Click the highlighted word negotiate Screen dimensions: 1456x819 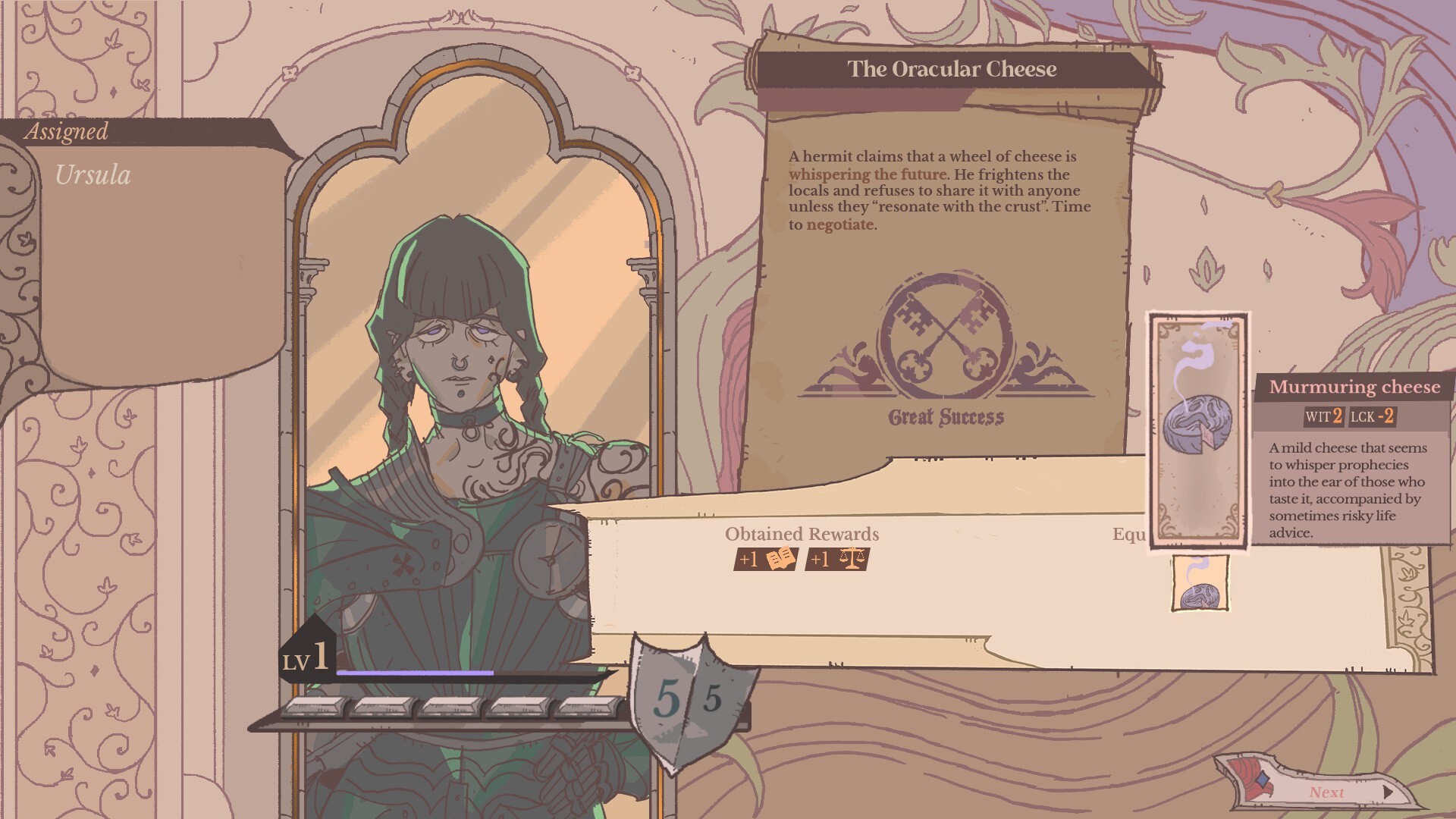[x=839, y=224]
